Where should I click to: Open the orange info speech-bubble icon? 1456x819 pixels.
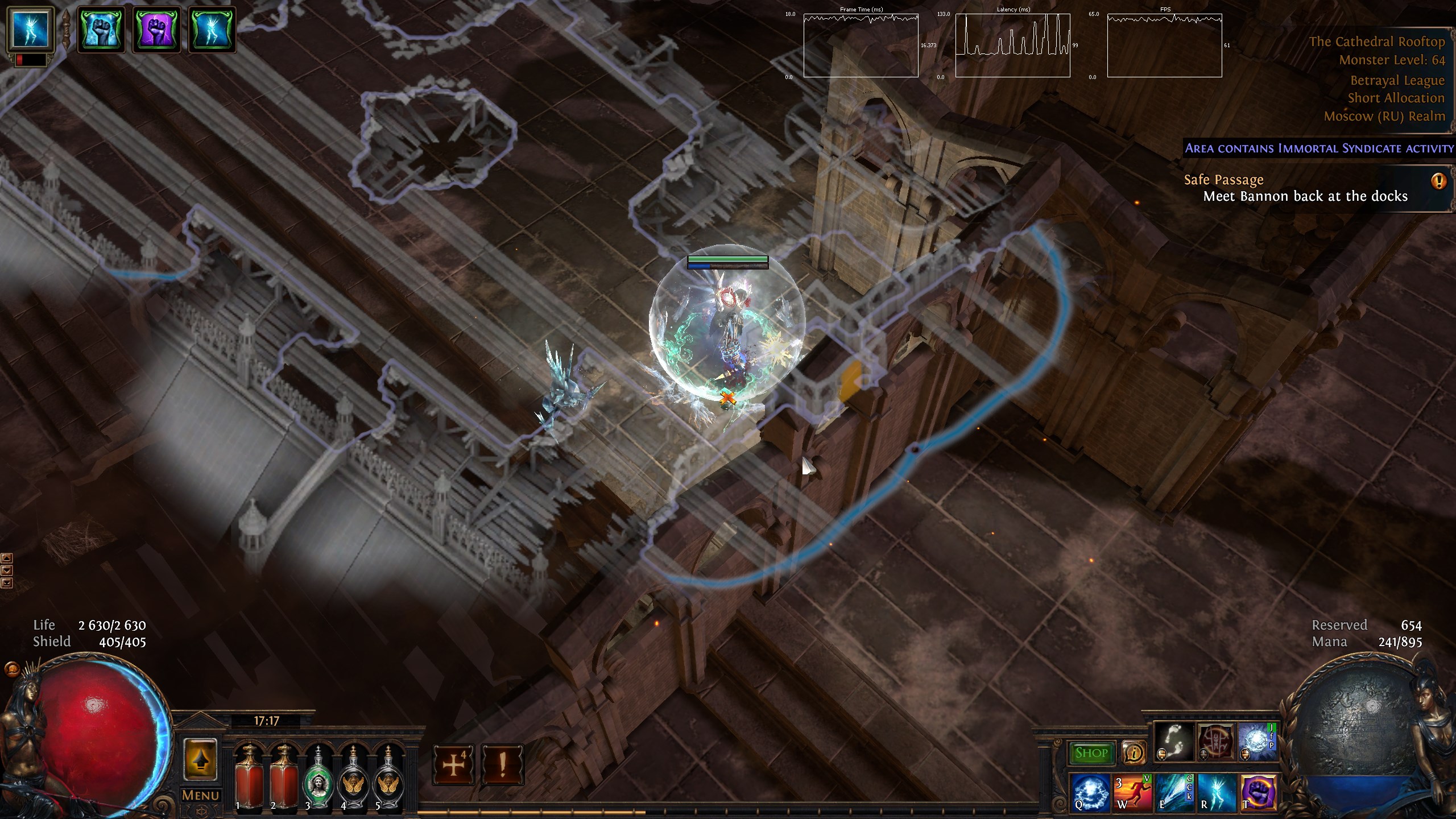click(x=1134, y=754)
